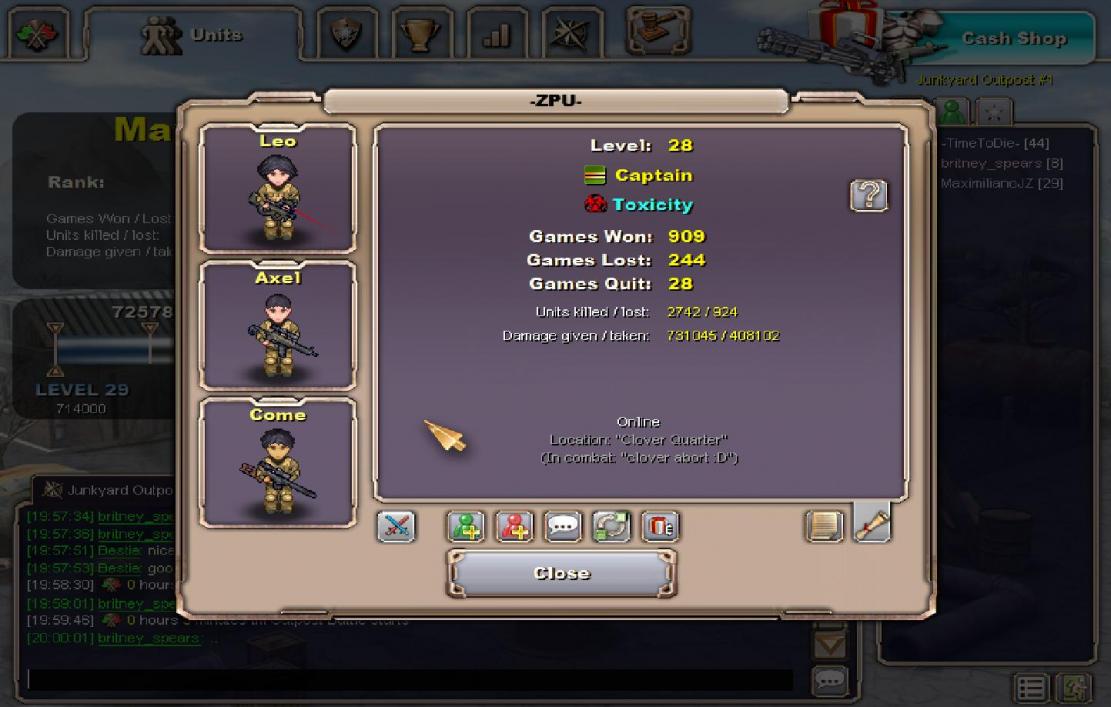
Task: Select Axel's unit portrait
Action: [x=278, y=326]
